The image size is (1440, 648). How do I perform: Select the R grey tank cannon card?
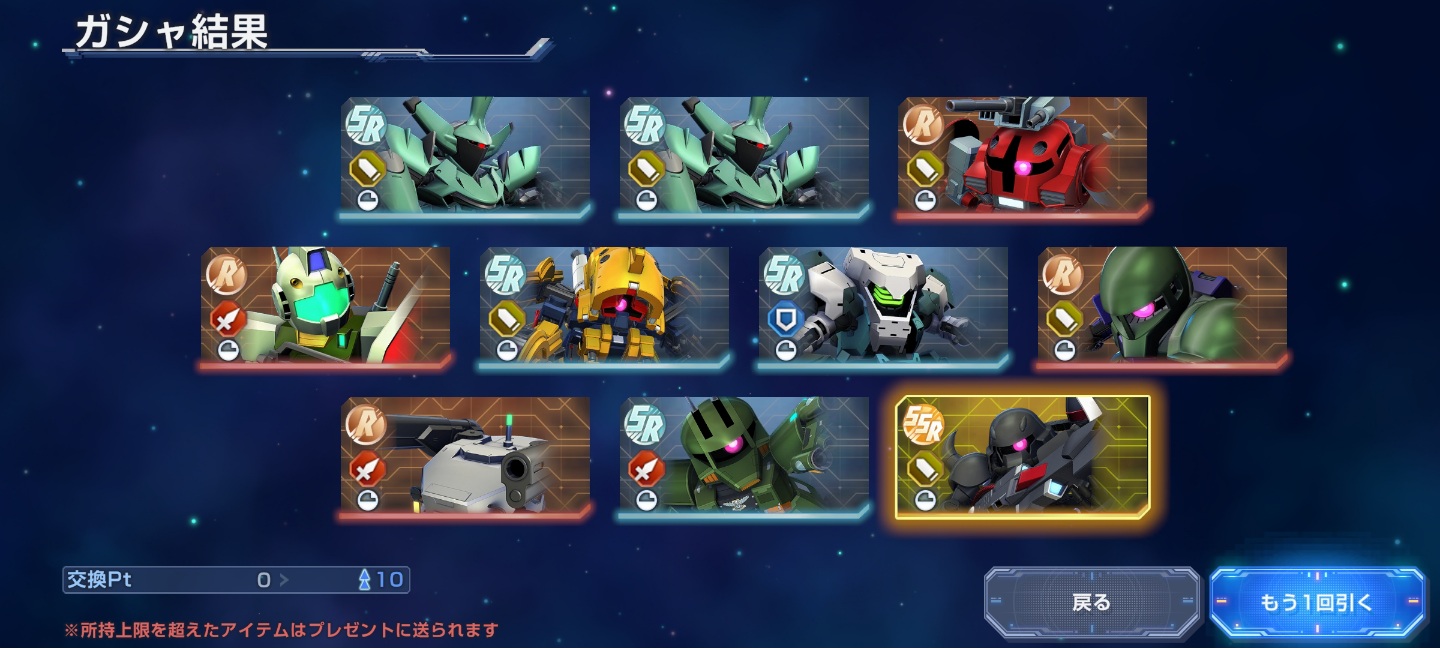click(x=465, y=457)
